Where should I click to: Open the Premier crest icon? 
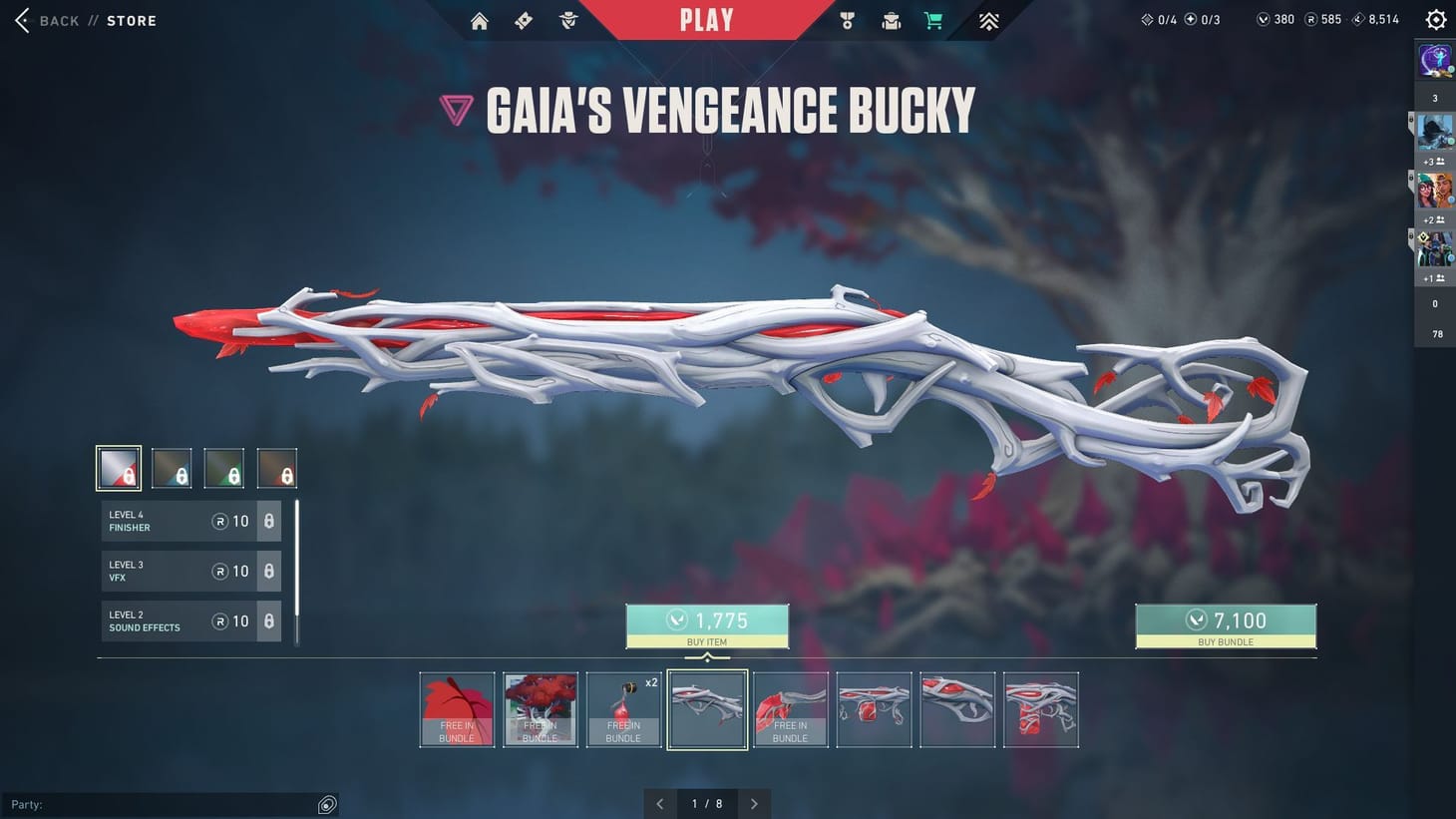[x=987, y=20]
